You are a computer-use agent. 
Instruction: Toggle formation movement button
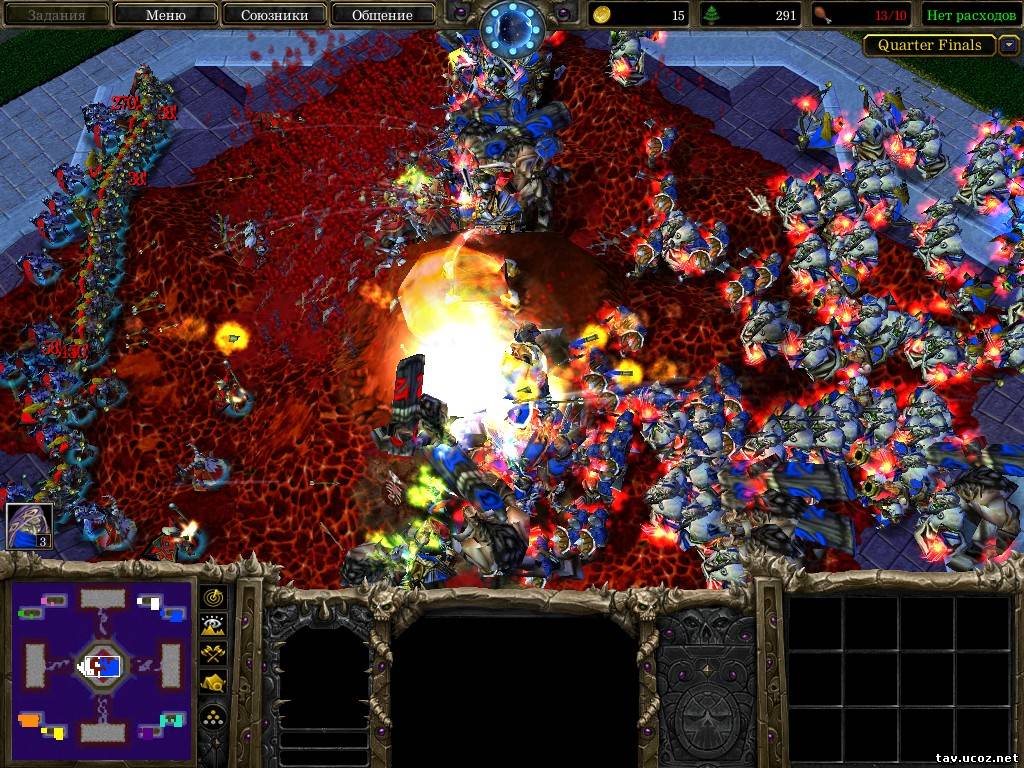pyautogui.click(x=214, y=715)
